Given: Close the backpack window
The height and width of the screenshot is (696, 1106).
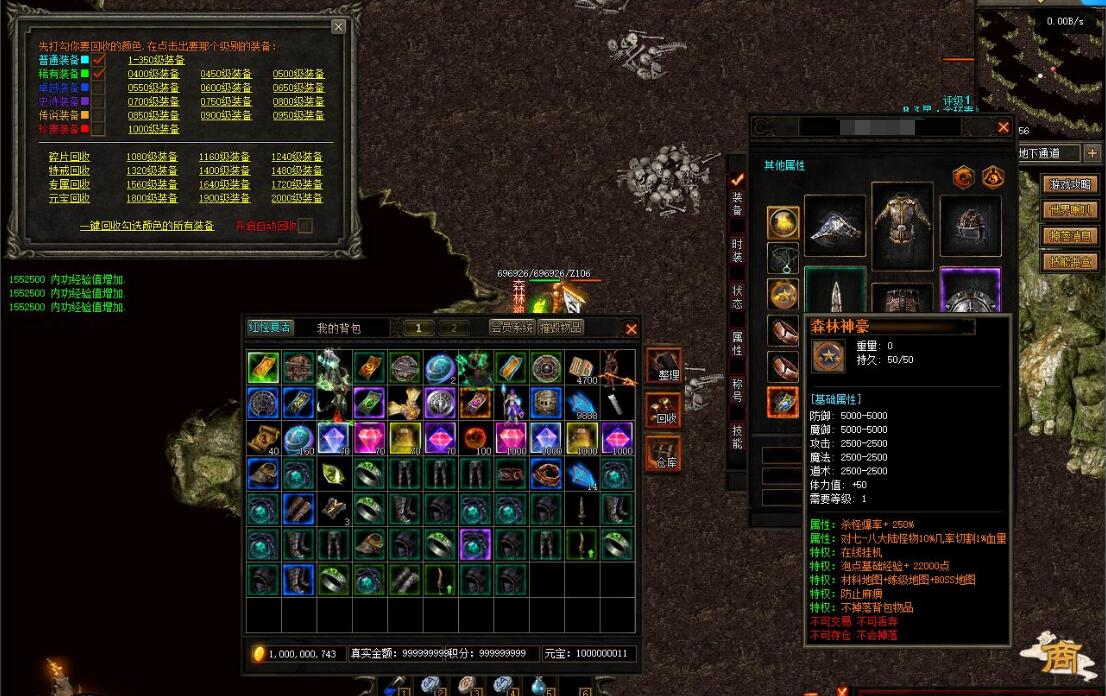Looking at the screenshot, I should [631, 329].
